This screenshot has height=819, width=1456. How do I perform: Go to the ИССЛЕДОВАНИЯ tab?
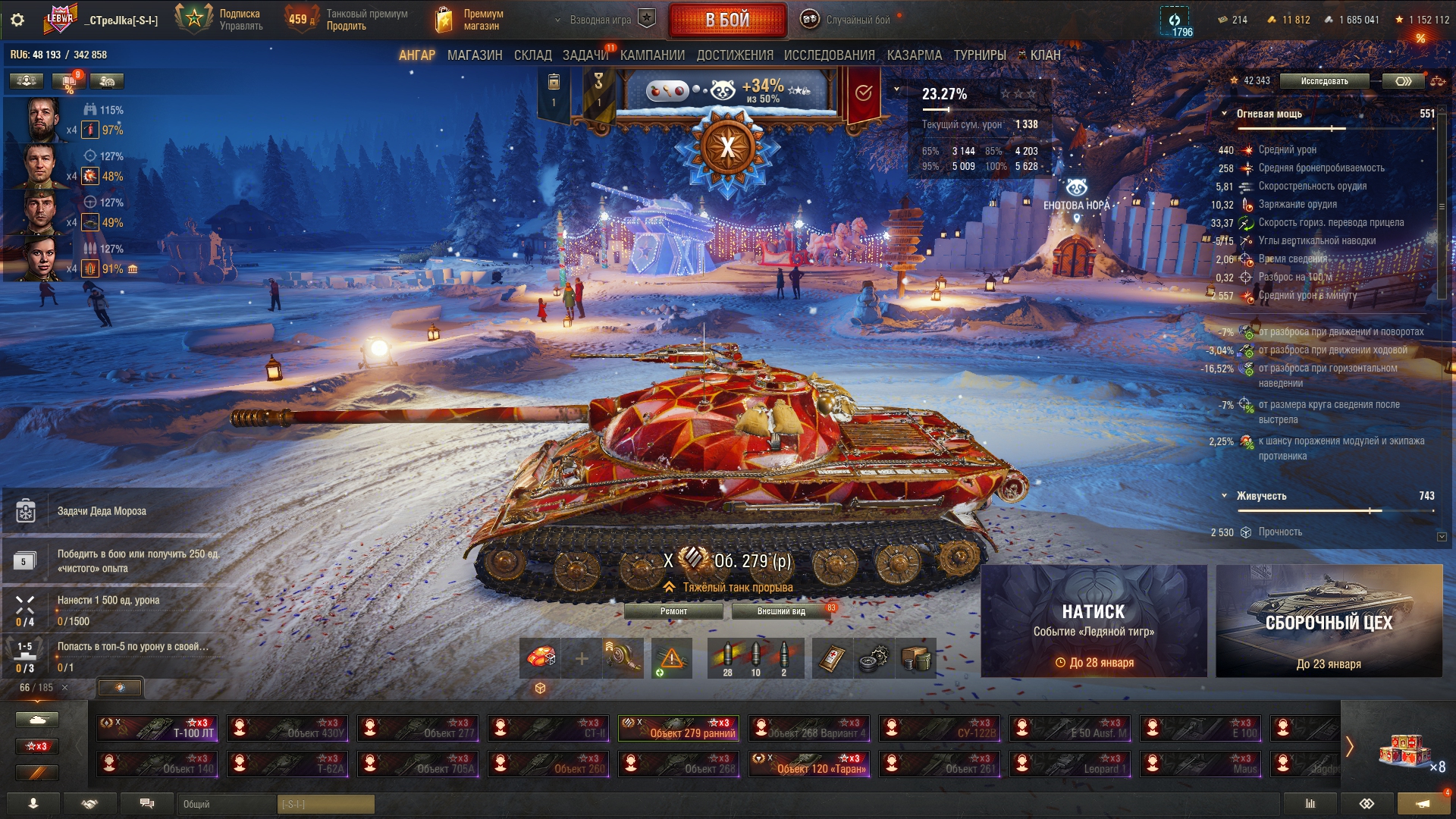(829, 55)
